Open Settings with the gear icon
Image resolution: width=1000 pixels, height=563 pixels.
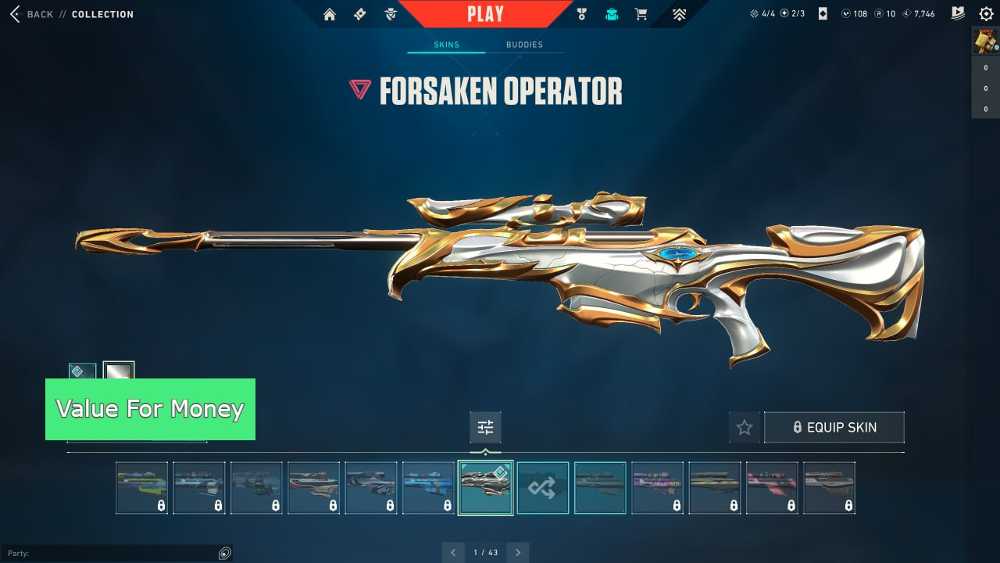pyautogui.click(x=986, y=14)
